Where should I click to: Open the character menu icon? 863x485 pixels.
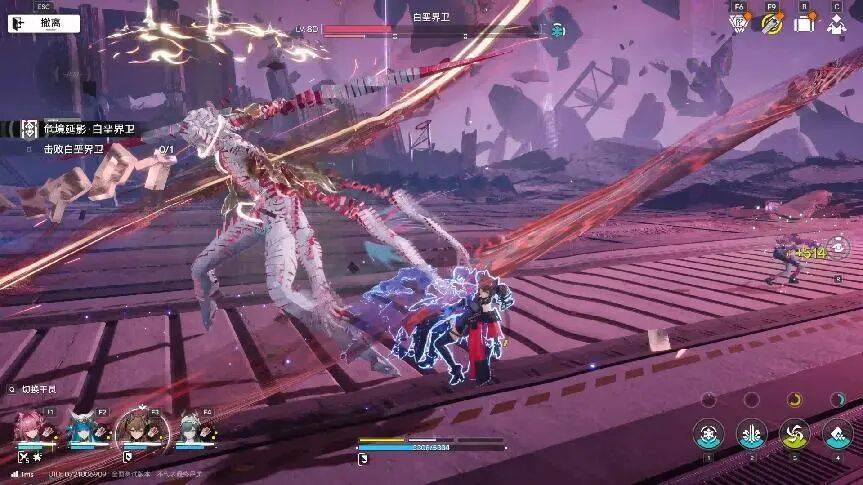coord(837,24)
